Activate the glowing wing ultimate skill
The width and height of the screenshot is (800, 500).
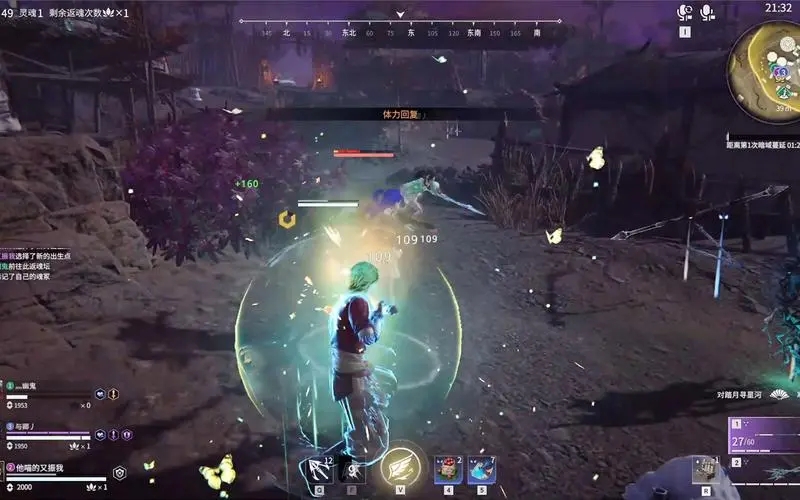(401, 465)
